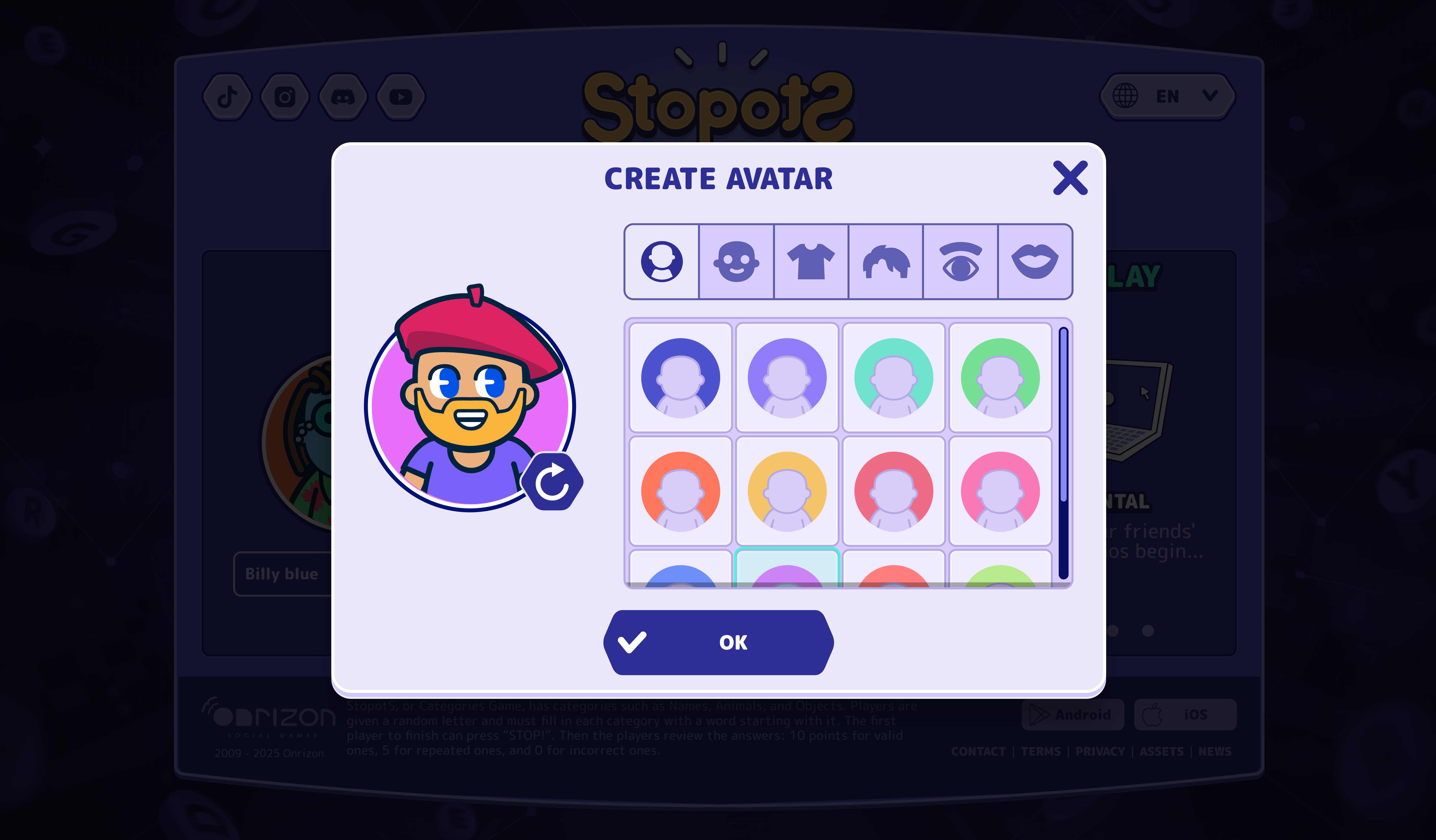Choose the green skin color option
Image resolution: width=1436 pixels, height=840 pixels.
(1000, 377)
